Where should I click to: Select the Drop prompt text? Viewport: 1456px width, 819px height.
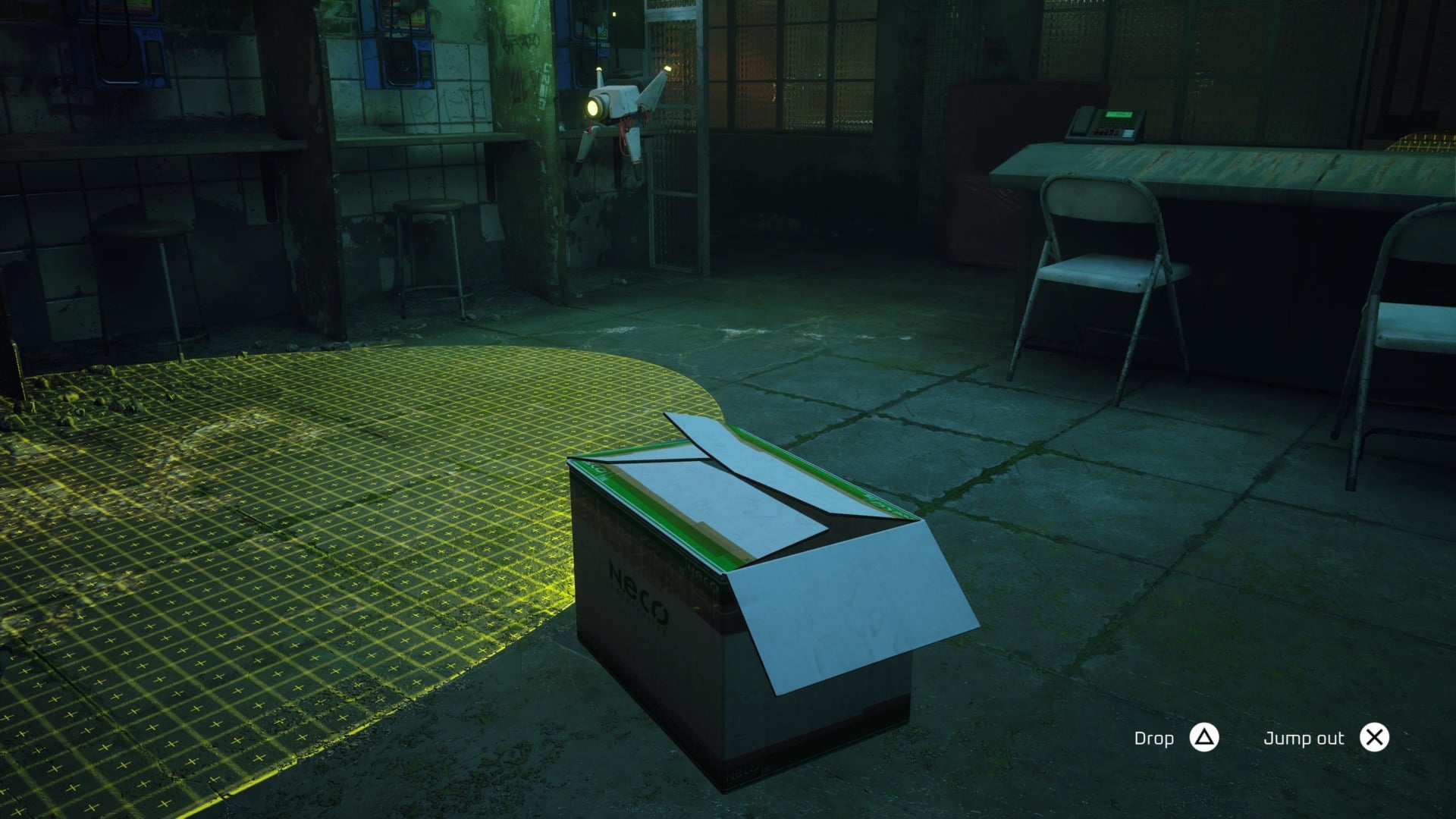pyautogui.click(x=1152, y=736)
